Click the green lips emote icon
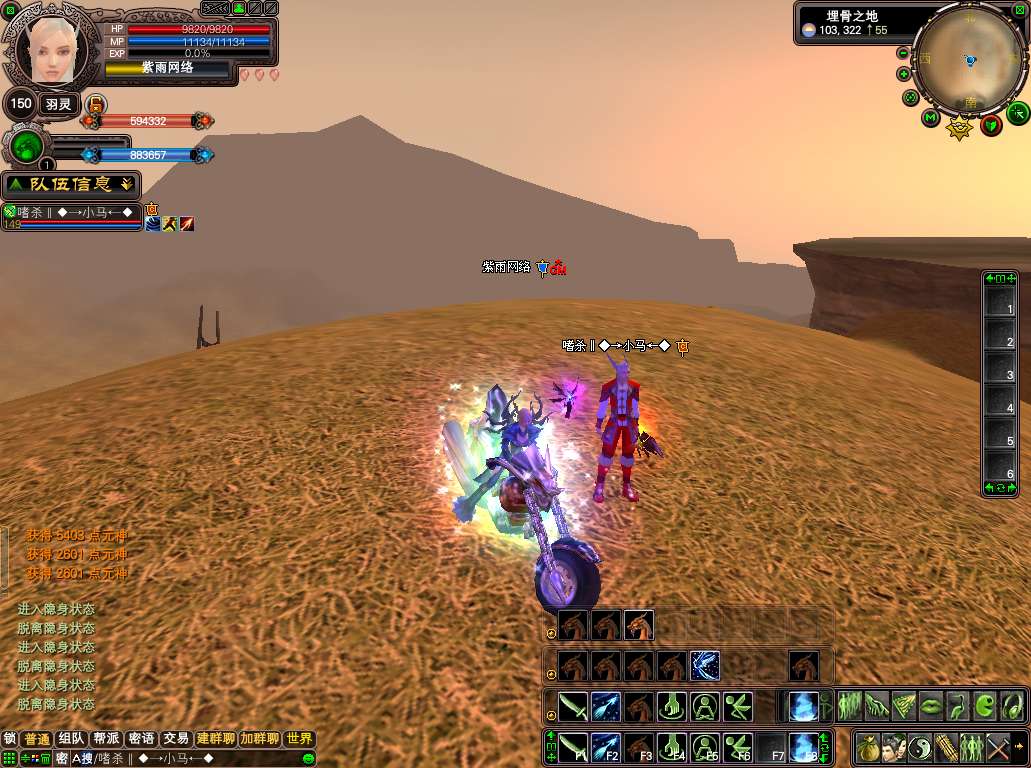The height and width of the screenshot is (768, 1031). (x=931, y=706)
